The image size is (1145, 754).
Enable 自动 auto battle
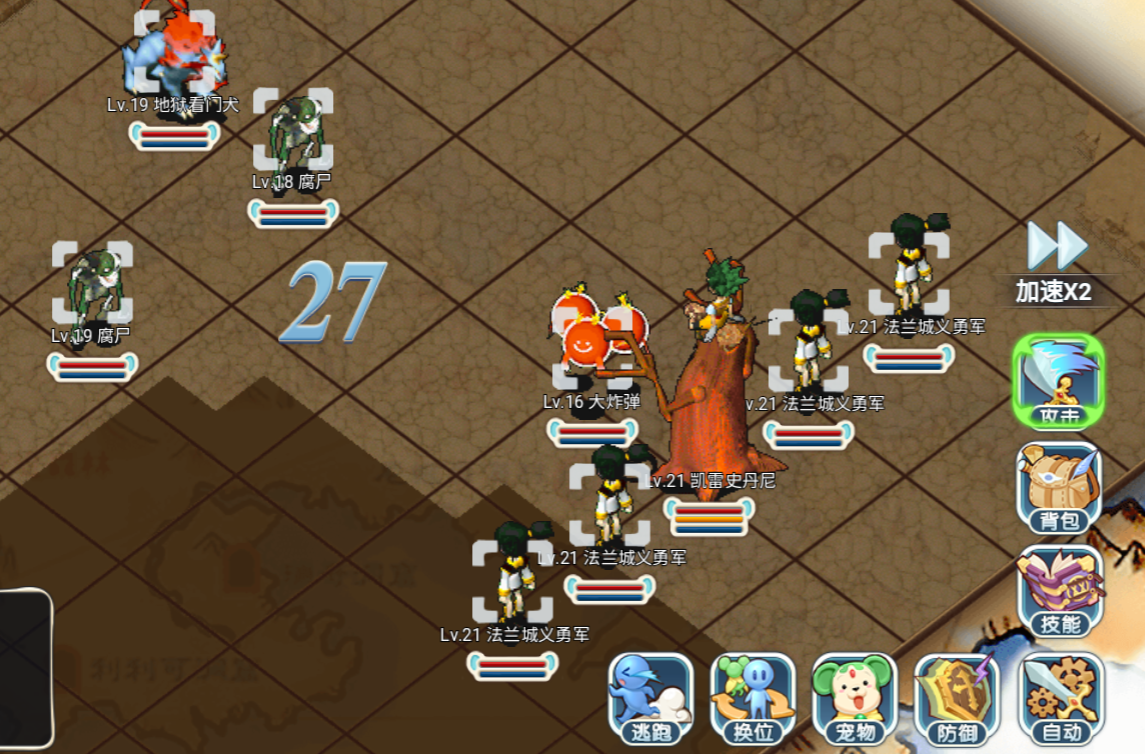[x=1060, y=698]
